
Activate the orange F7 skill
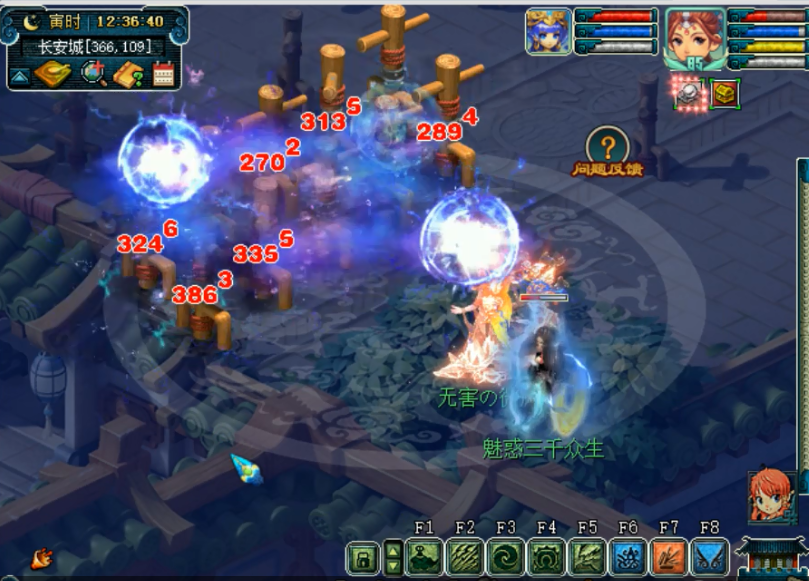click(668, 557)
